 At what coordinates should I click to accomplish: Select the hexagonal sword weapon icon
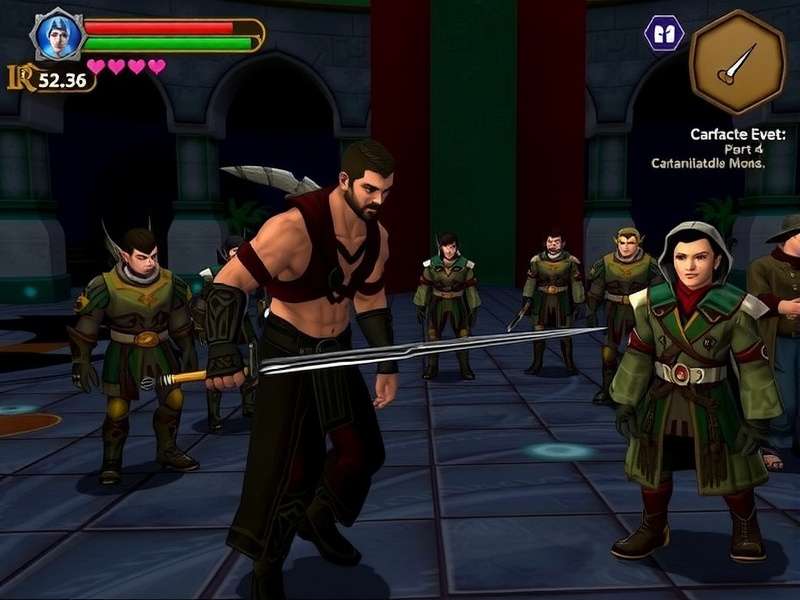click(737, 62)
